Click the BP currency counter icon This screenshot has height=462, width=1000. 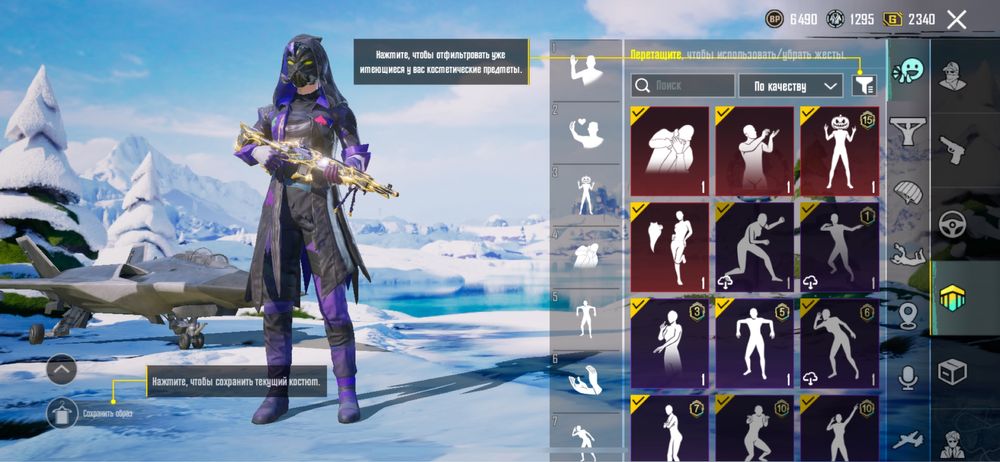[775, 19]
